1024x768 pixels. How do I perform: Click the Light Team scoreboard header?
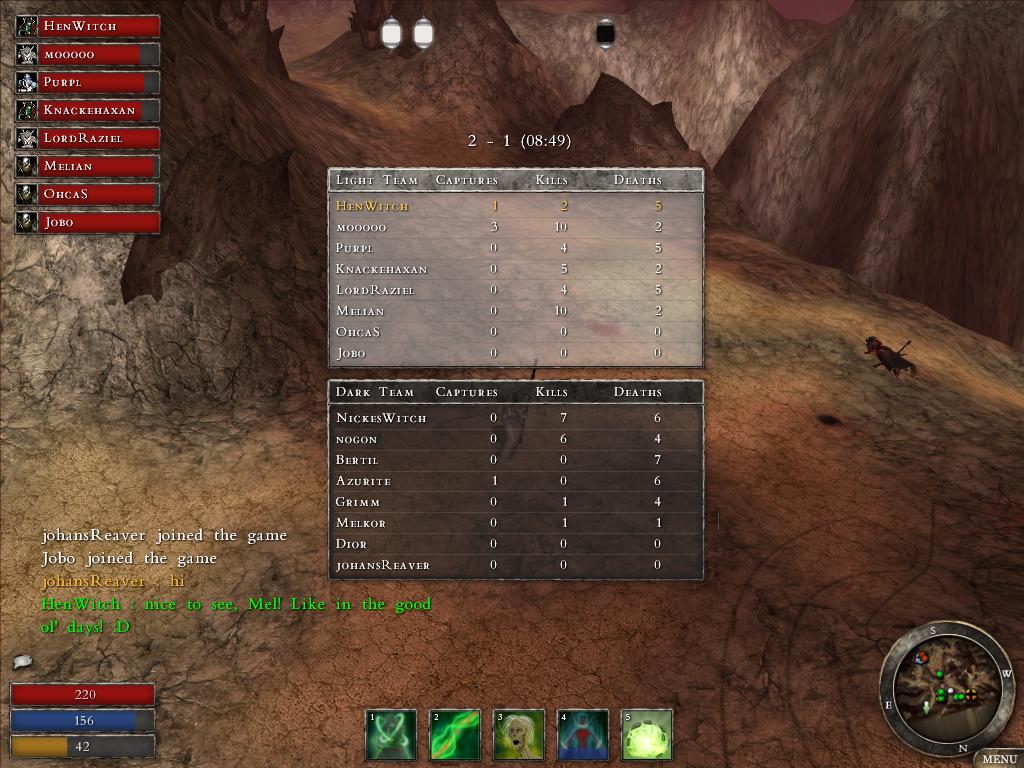515,180
